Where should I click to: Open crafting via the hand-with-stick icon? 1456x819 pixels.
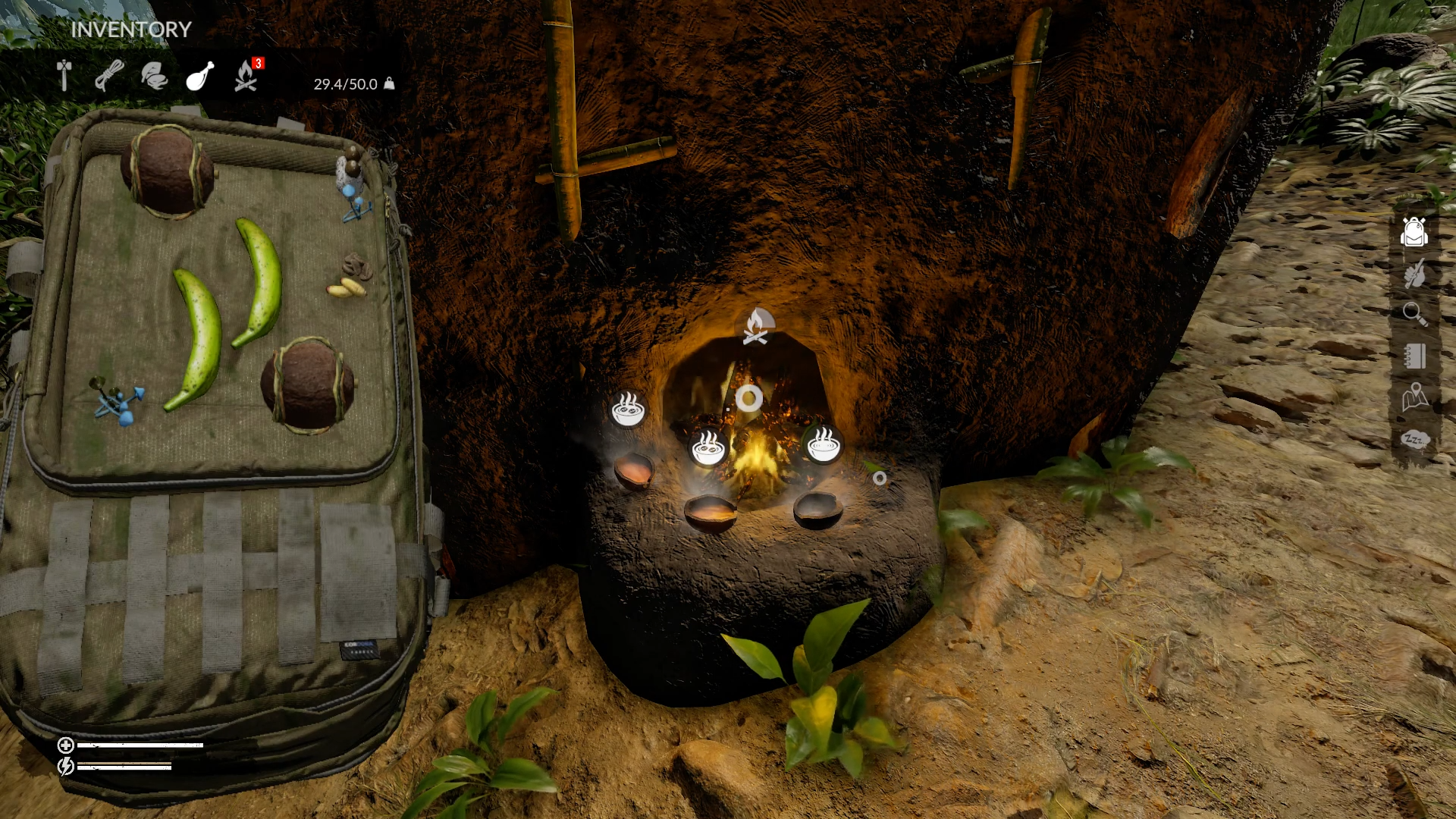coord(1414,274)
